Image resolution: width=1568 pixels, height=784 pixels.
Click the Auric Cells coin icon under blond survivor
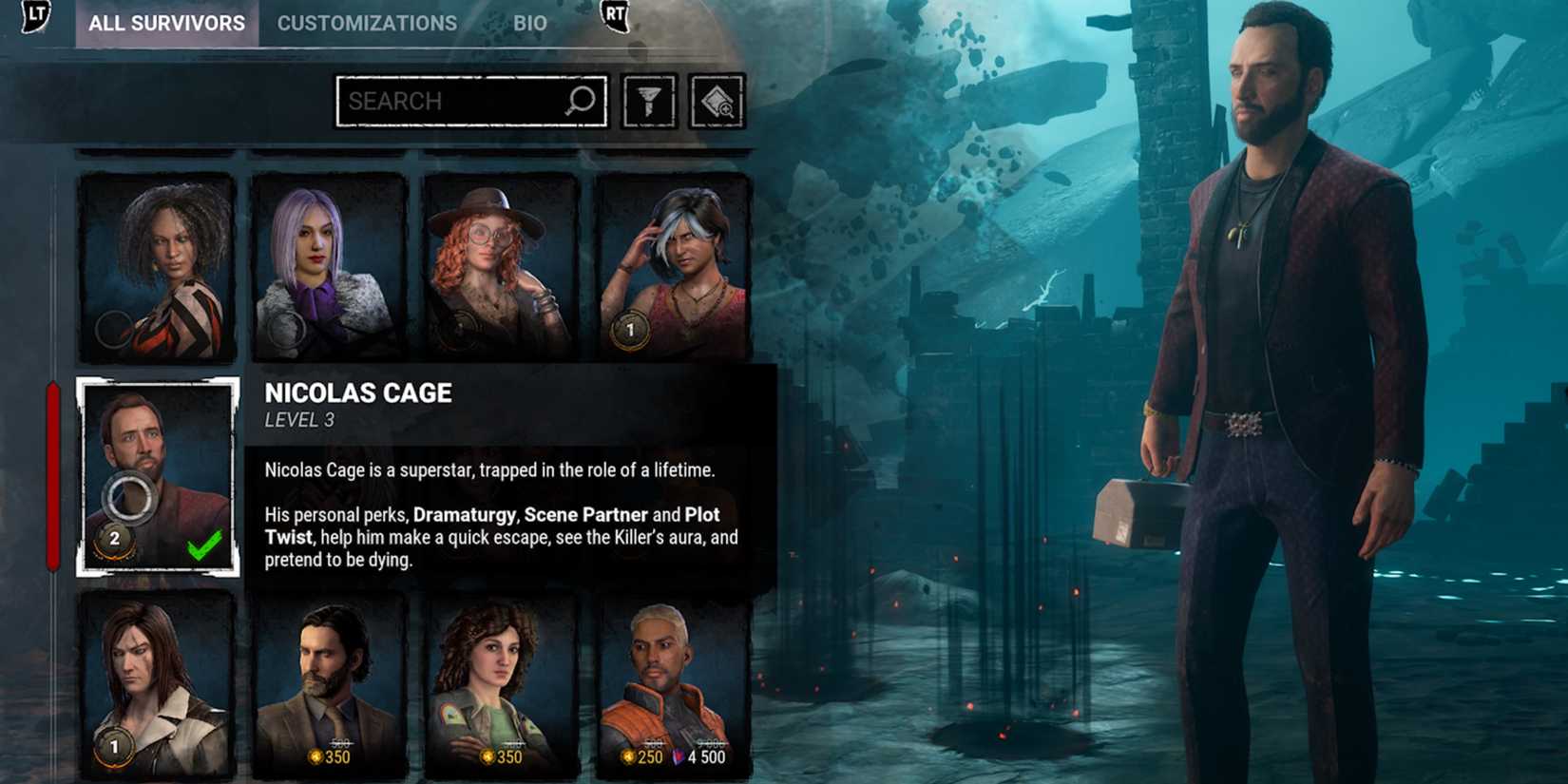(x=627, y=757)
